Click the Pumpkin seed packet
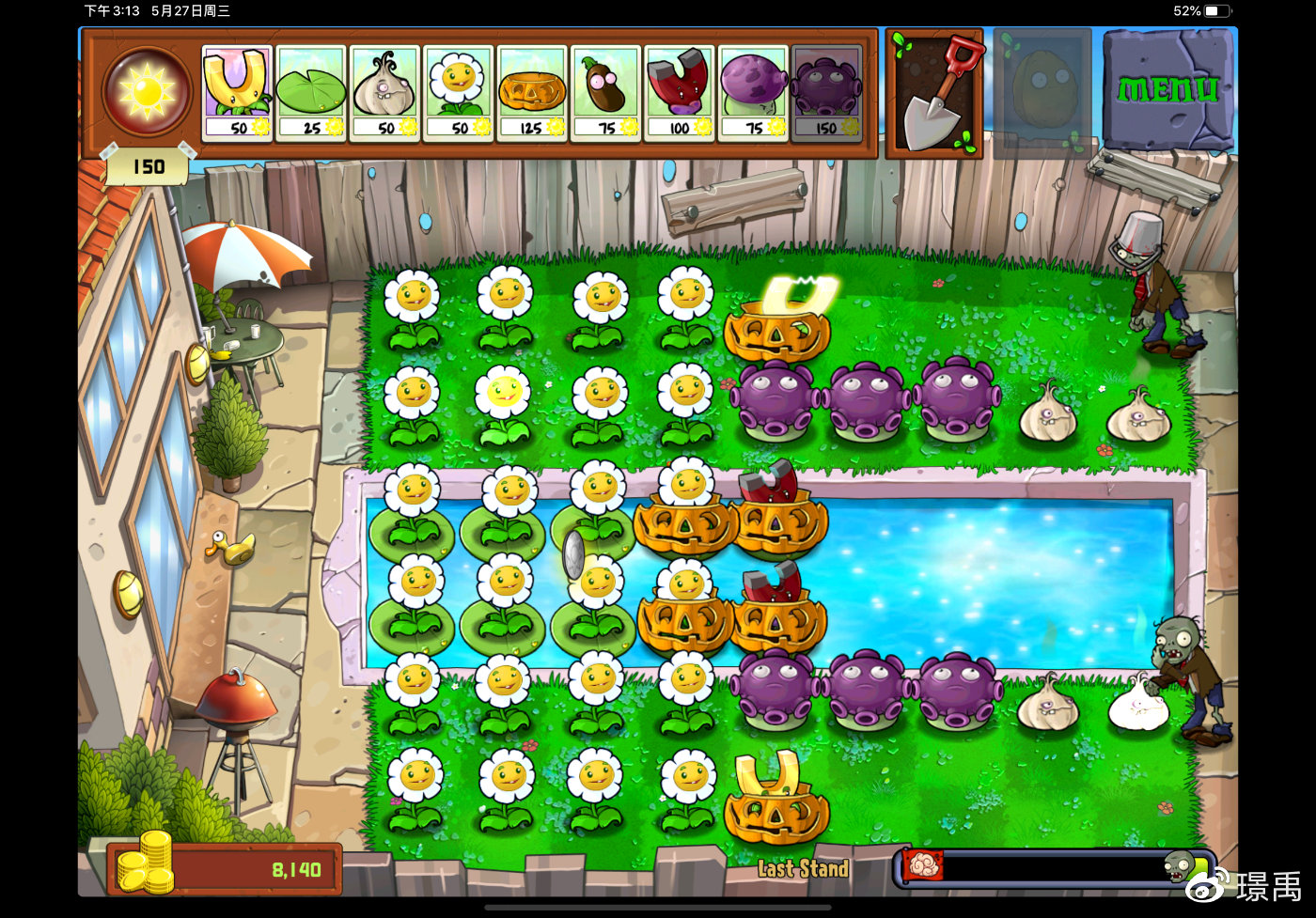1316x918 pixels. [x=532, y=93]
